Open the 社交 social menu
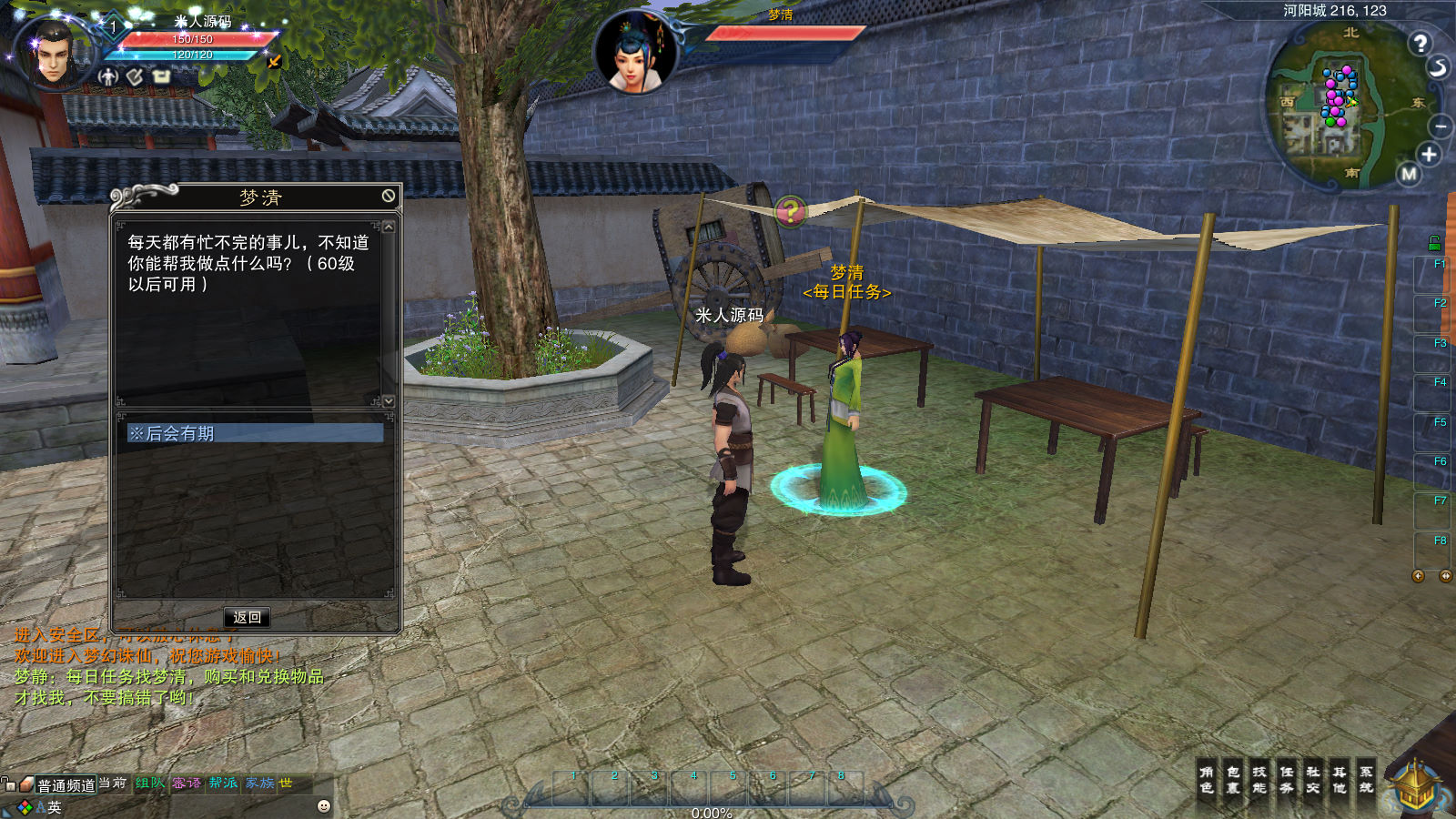Screen dimensions: 1456x819 [1313, 780]
